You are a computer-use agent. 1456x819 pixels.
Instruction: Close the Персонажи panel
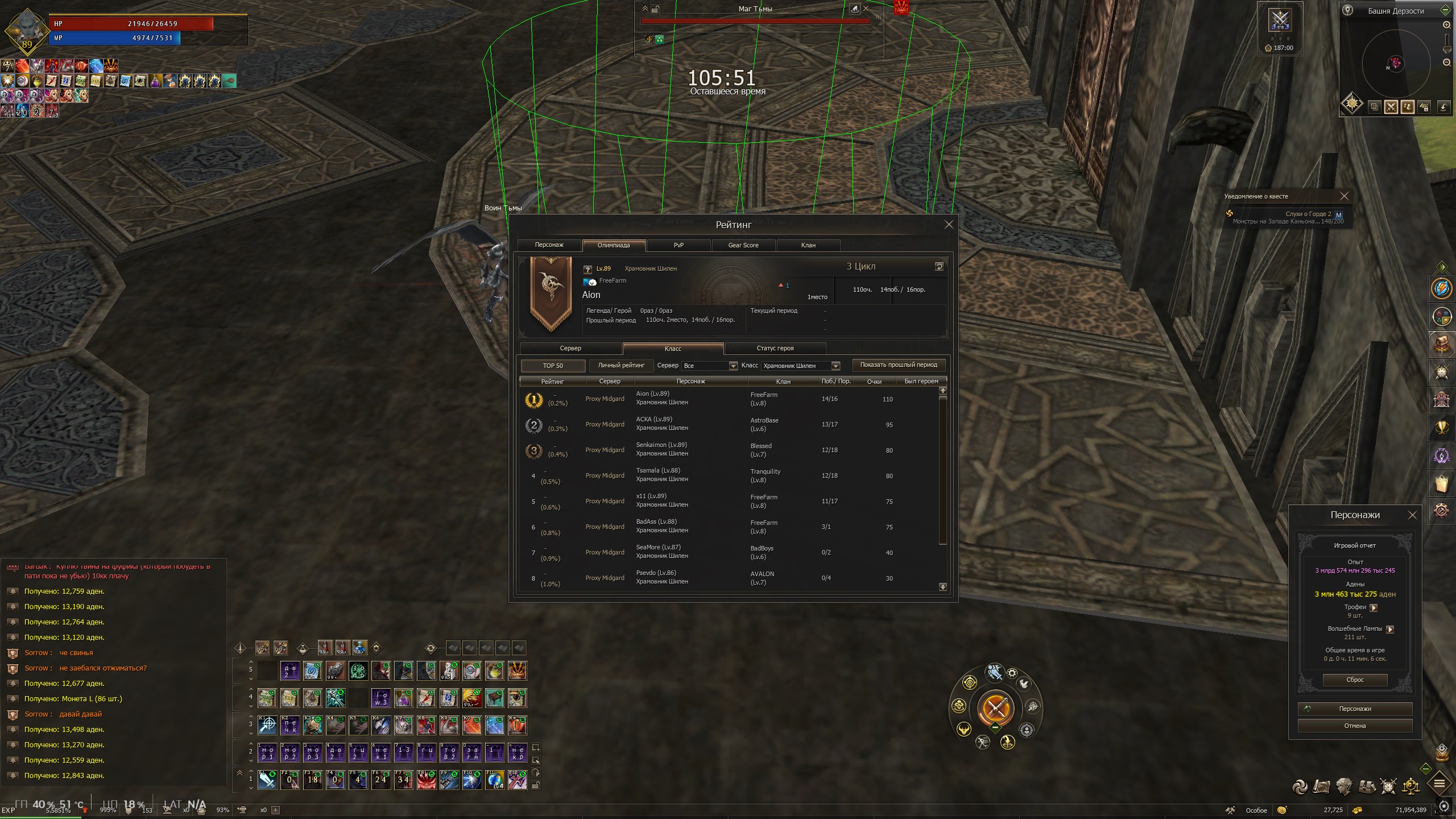tap(1412, 515)
